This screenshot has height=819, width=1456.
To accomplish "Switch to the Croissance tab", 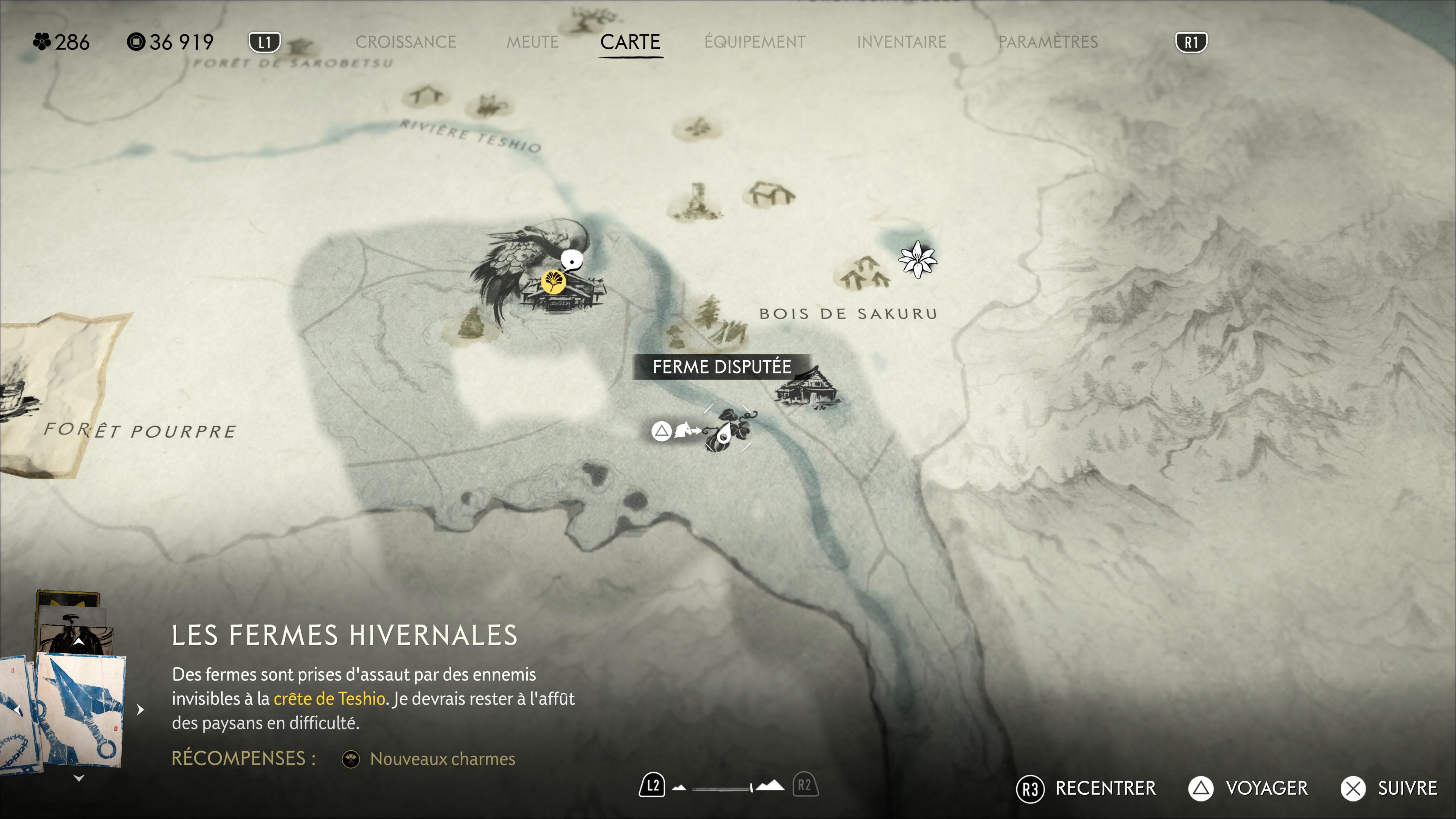I will [x=405, y=42].
